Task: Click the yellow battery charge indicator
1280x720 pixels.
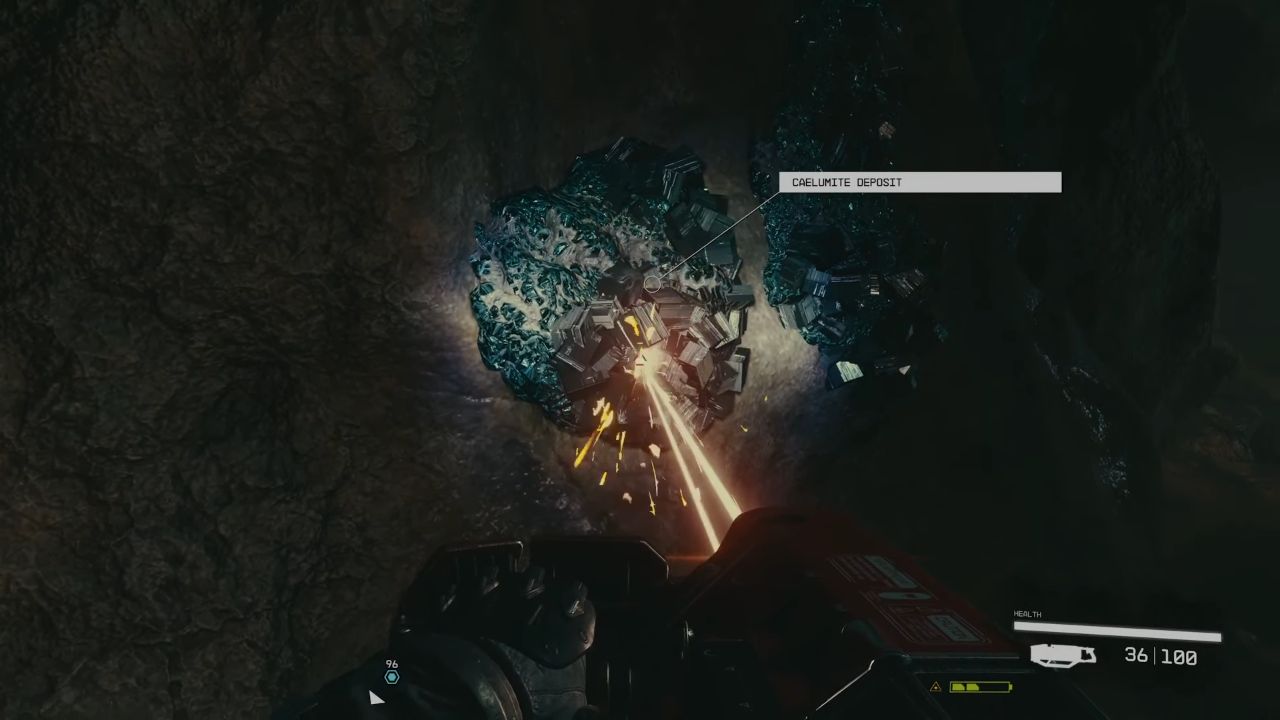Action: 980,687
